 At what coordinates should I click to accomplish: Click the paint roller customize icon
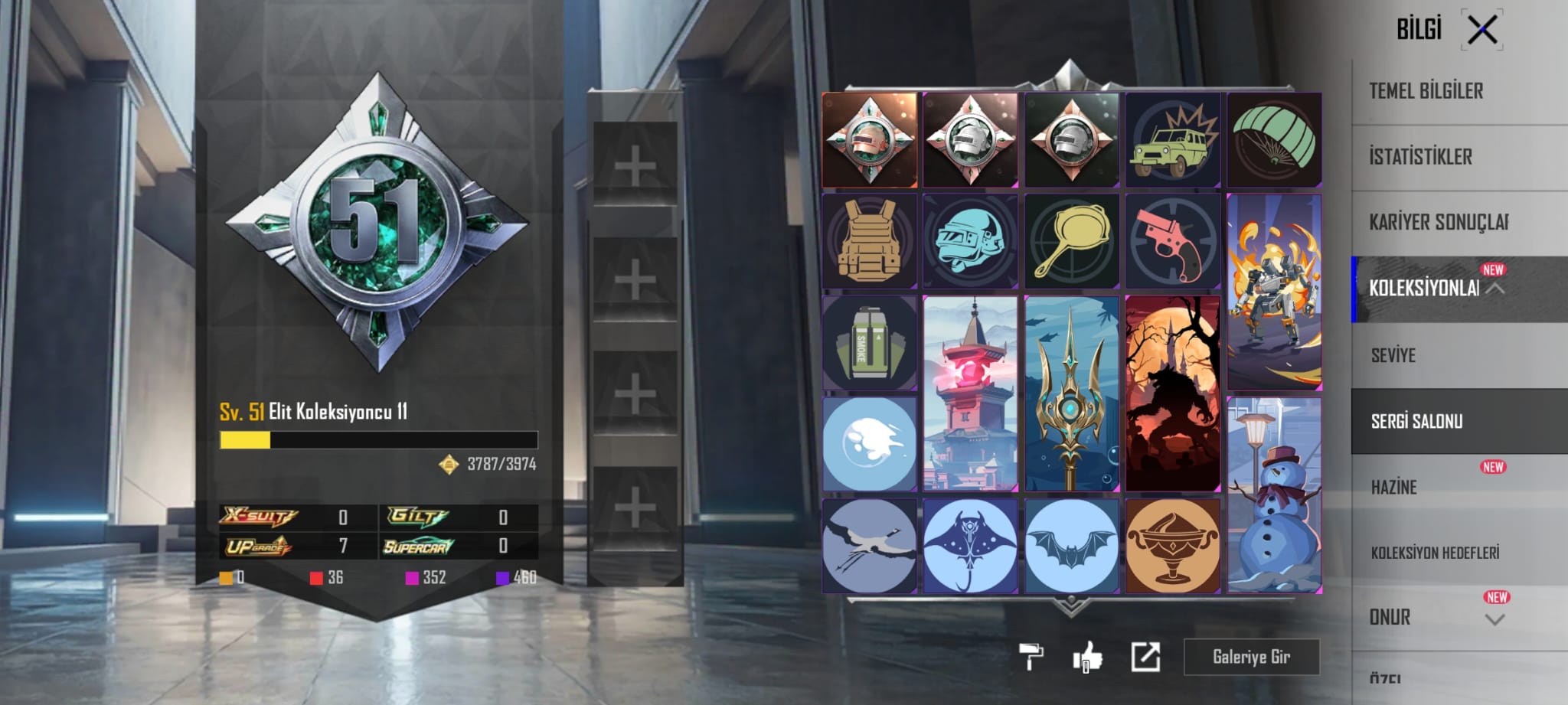click(1031, 657)
